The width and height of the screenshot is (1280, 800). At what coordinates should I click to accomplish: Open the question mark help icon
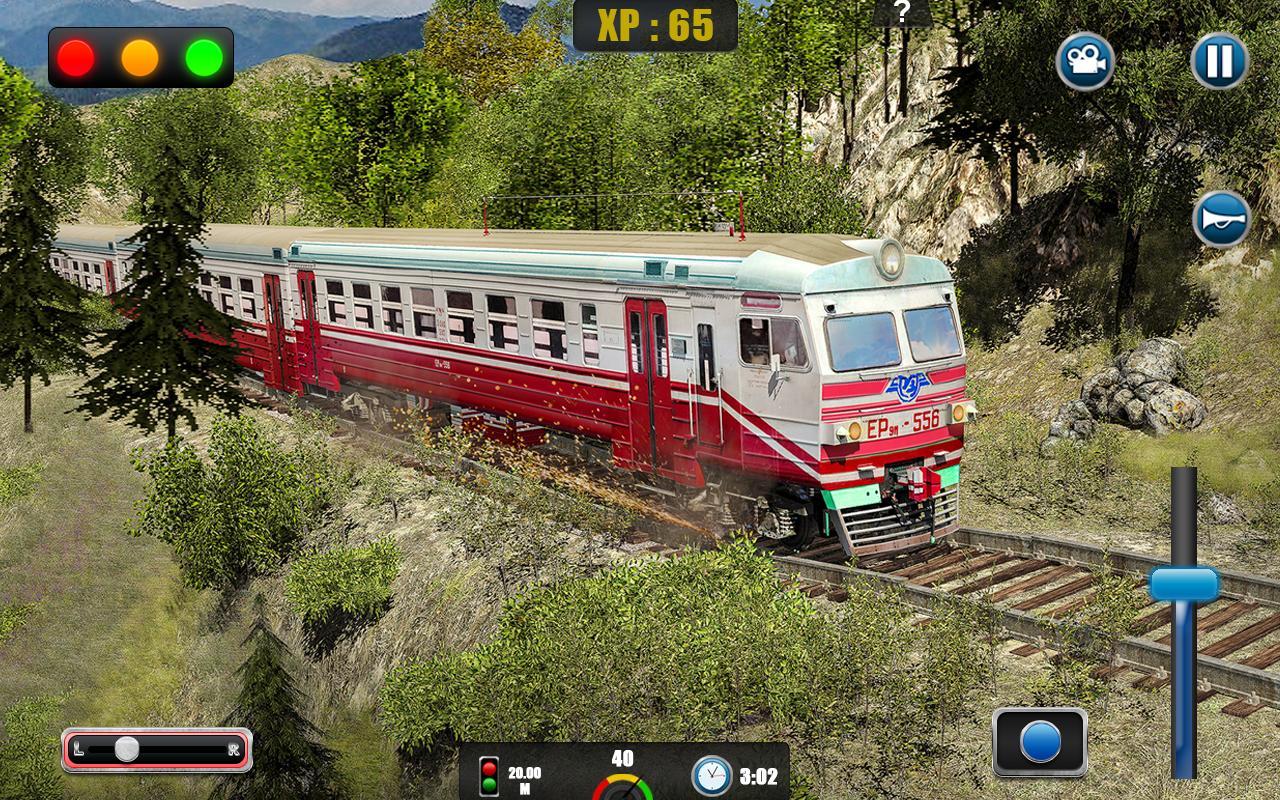(x=902, y=12)
